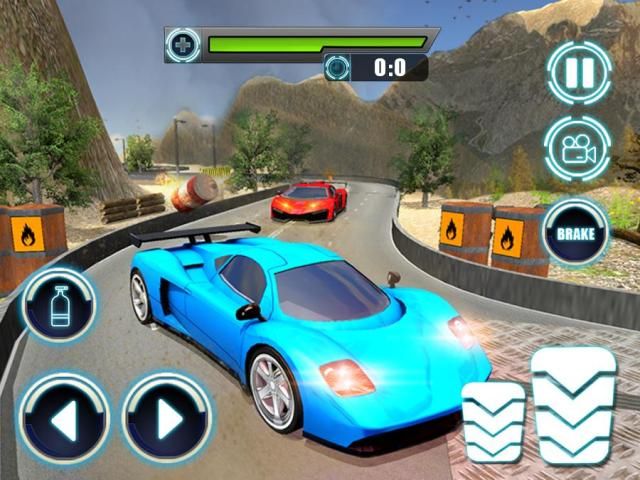Hit the BRAKE button

576,231
